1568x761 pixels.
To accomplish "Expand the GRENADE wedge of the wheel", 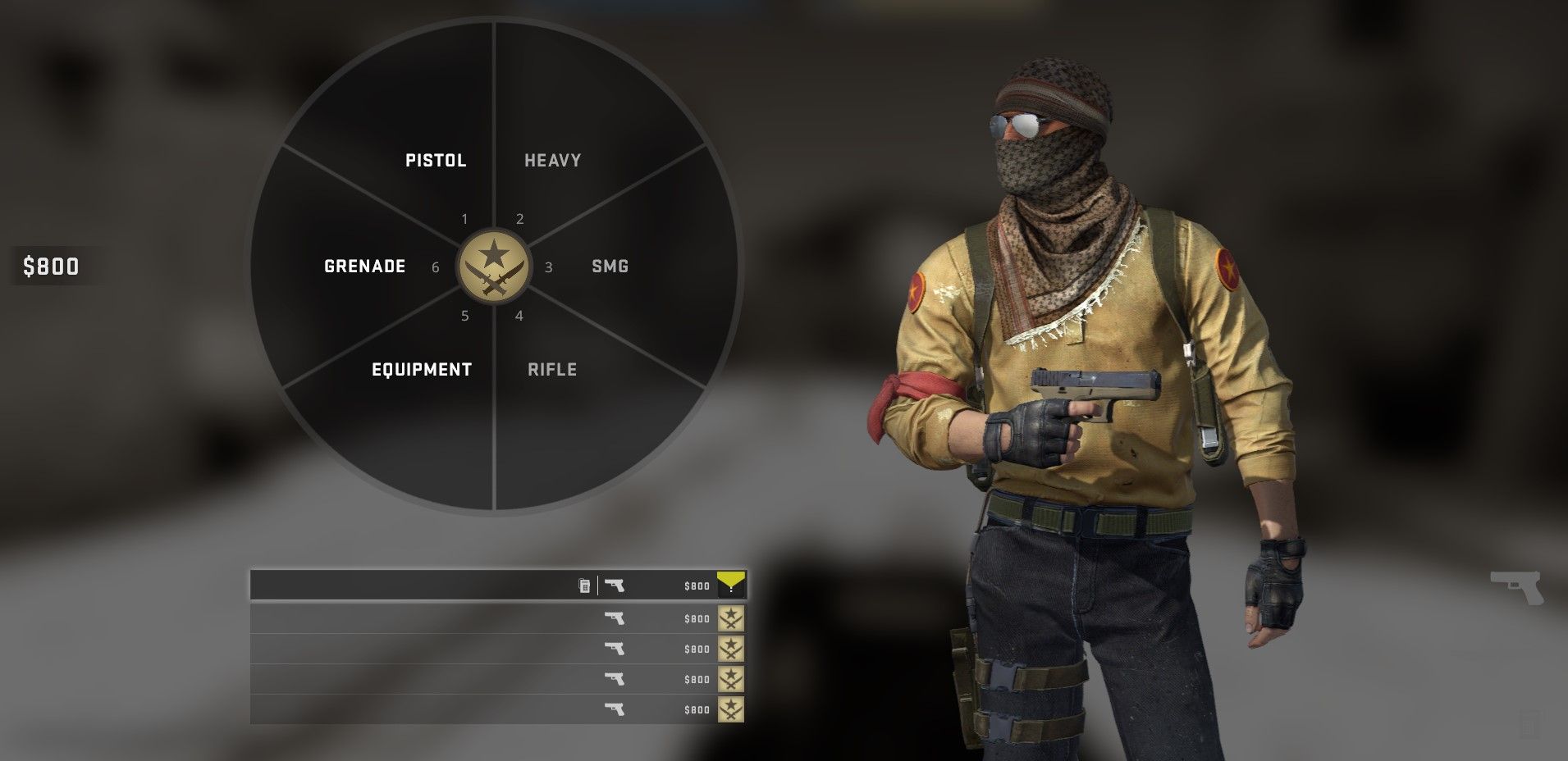I will click(364, 266).
